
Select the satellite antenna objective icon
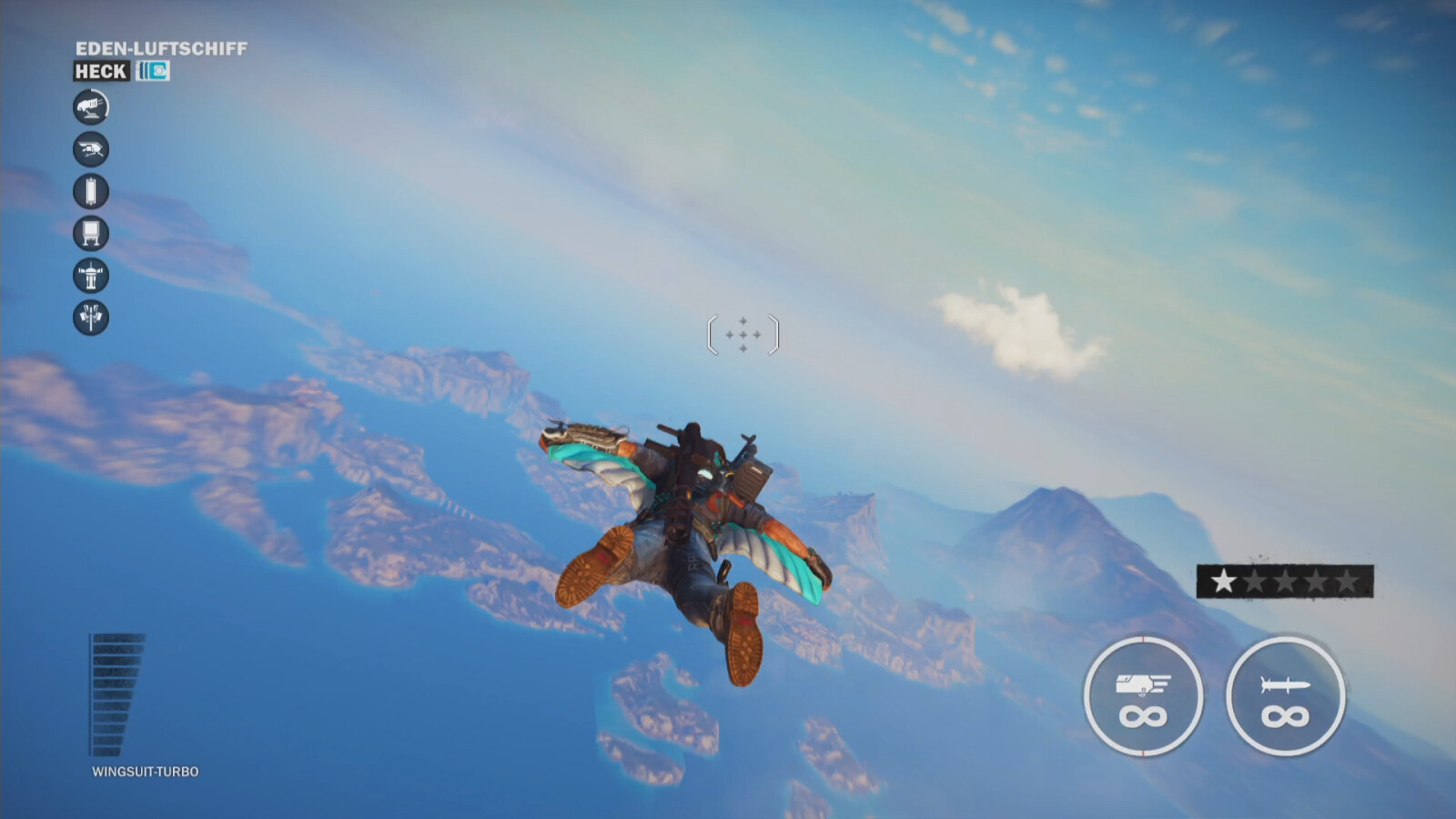[90, 276]
